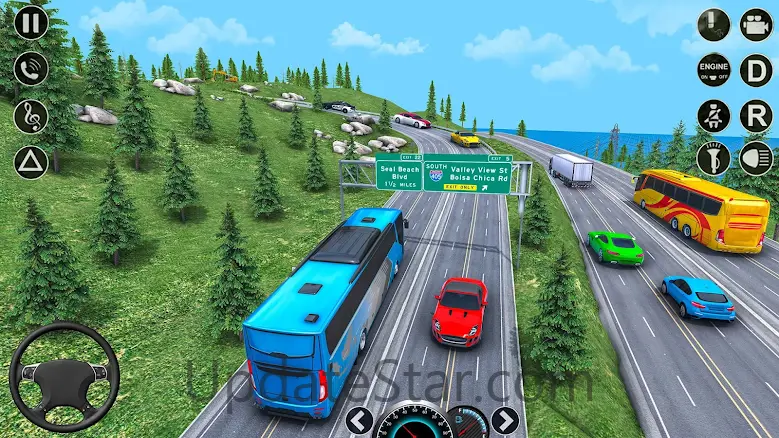The height and width of the screenshot is (438, 779).
Task: Shift into Drive gear
Action: (x=756, y=70)
